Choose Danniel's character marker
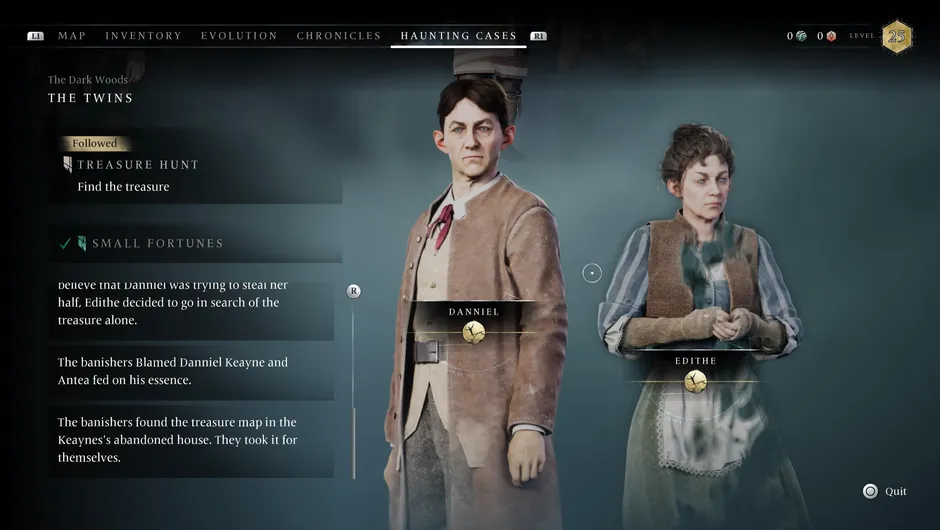Image resolution: width=940 pixels, height=530 pixels. 474,332
